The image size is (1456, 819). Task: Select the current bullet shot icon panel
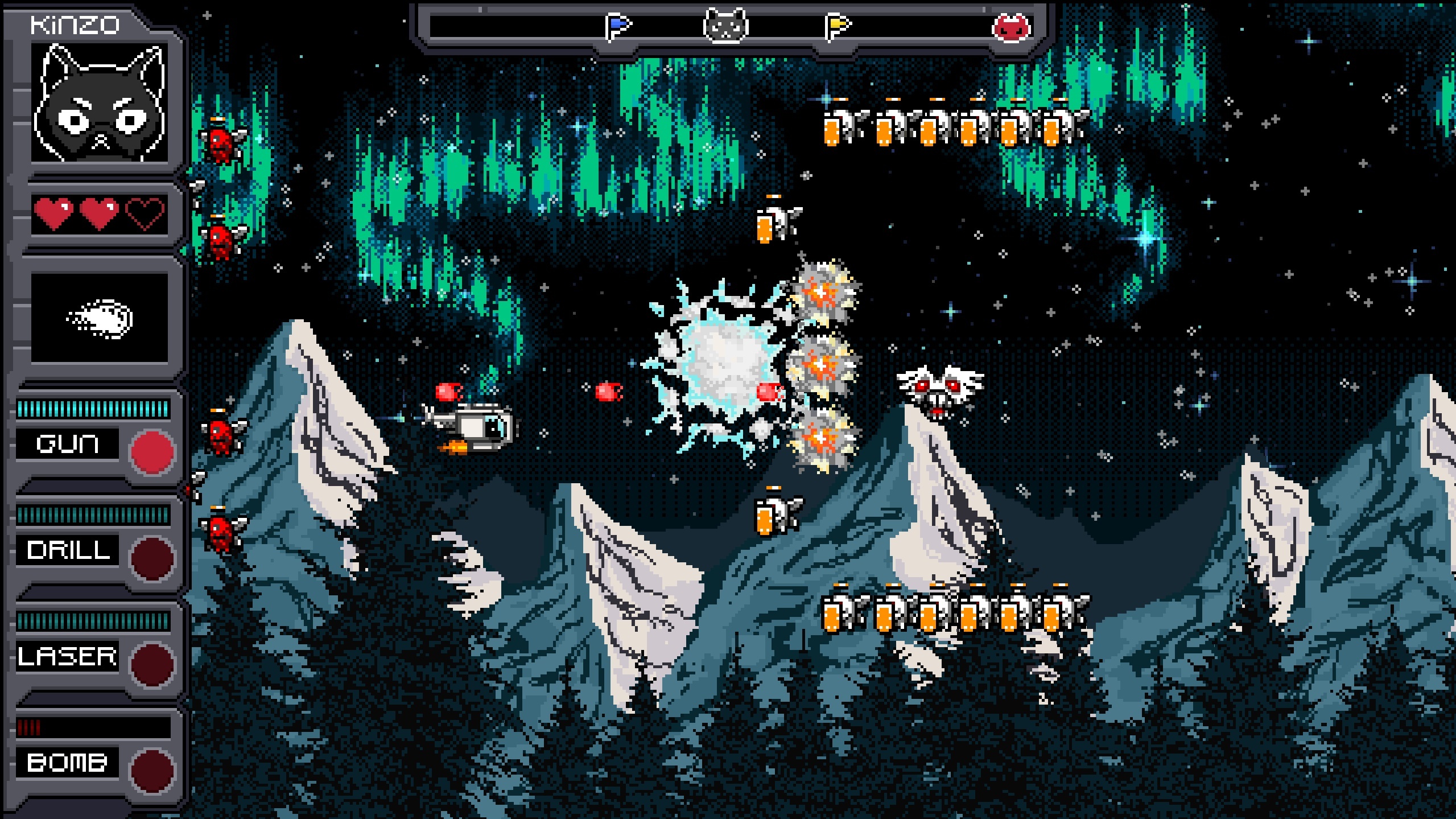pyautogui.click(x=100, y=318)
